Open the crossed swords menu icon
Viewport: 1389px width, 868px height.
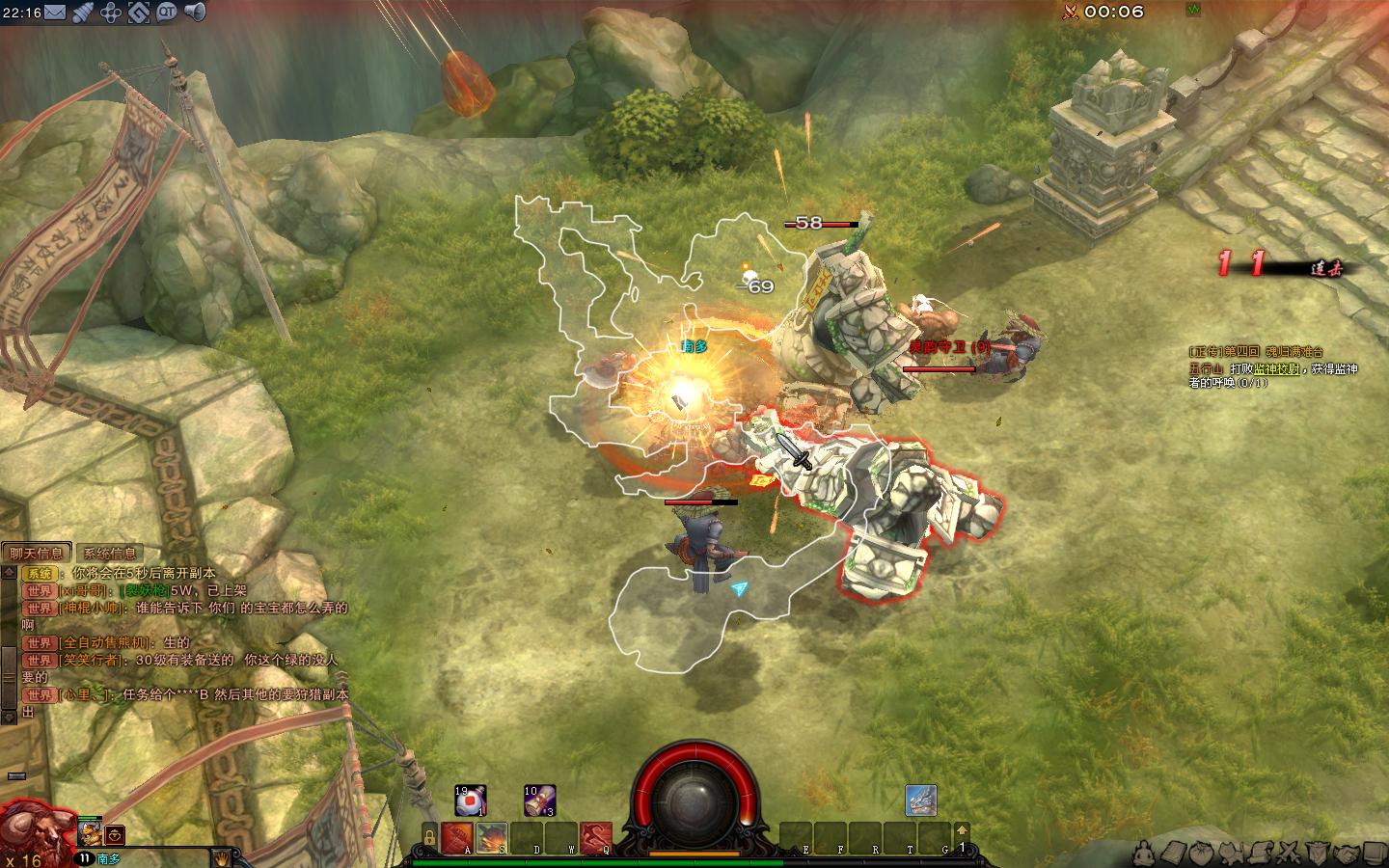pyautogui.click(x=1289, y=853)
